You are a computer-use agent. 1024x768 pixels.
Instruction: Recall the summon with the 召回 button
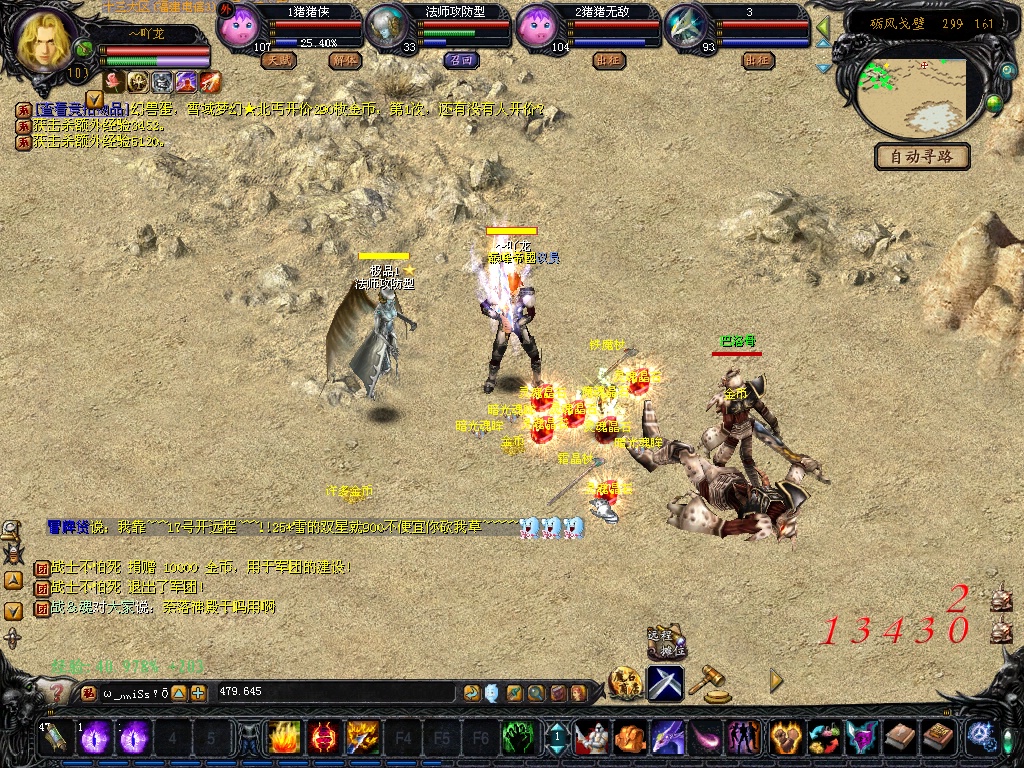point(461,61)
